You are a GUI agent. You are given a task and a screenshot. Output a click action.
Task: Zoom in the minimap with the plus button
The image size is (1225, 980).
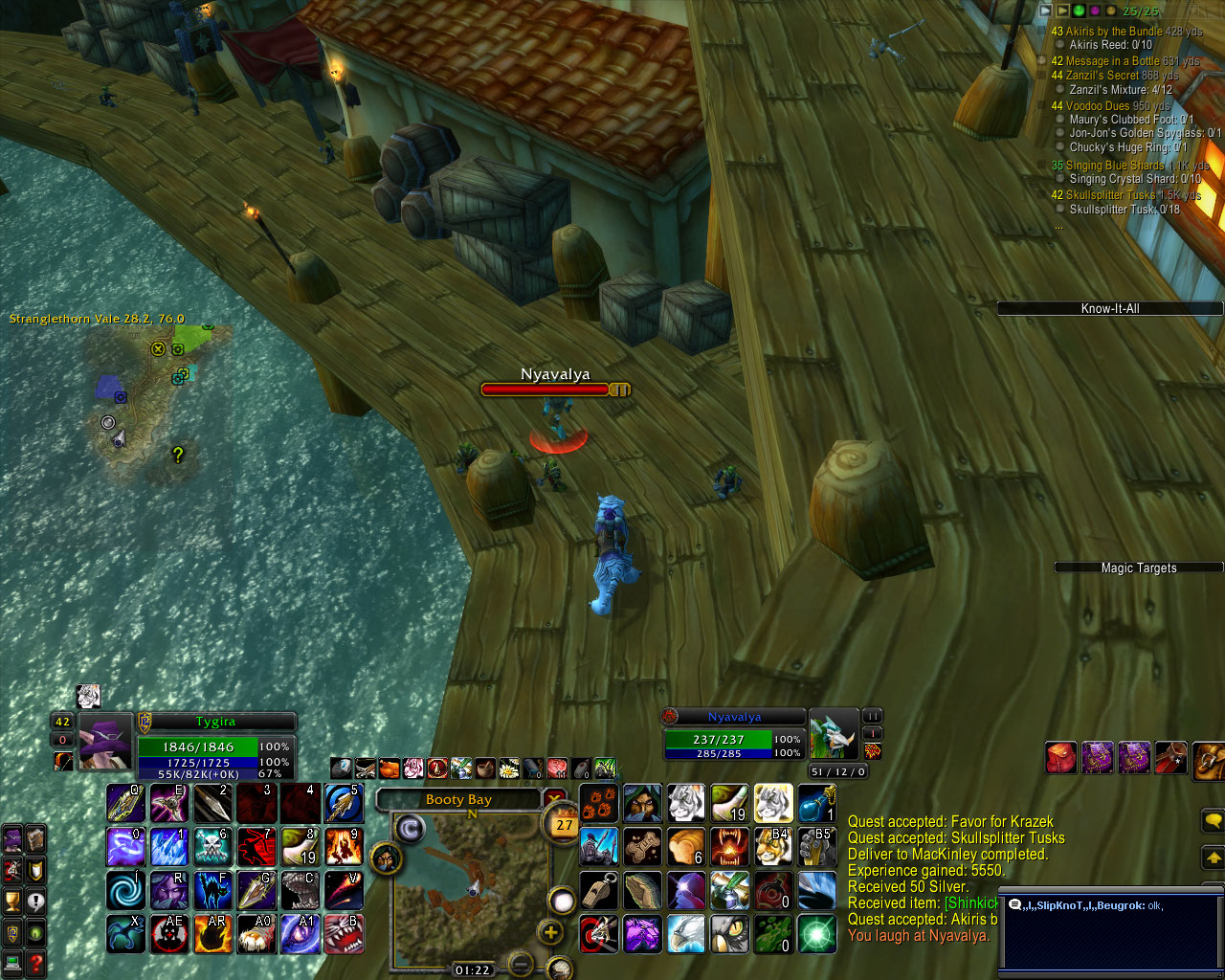(x=551, y=932)
